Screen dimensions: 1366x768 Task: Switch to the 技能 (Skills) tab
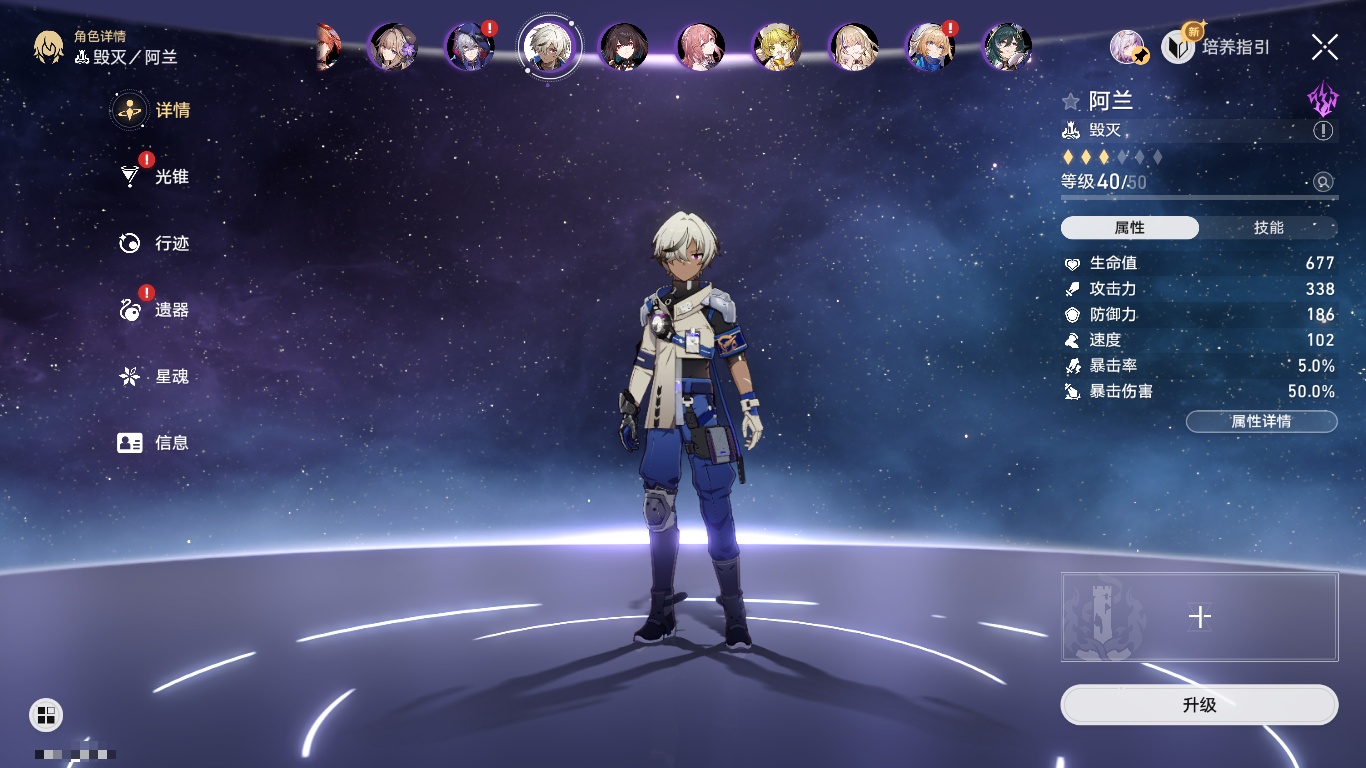[x=1268, y=228]
